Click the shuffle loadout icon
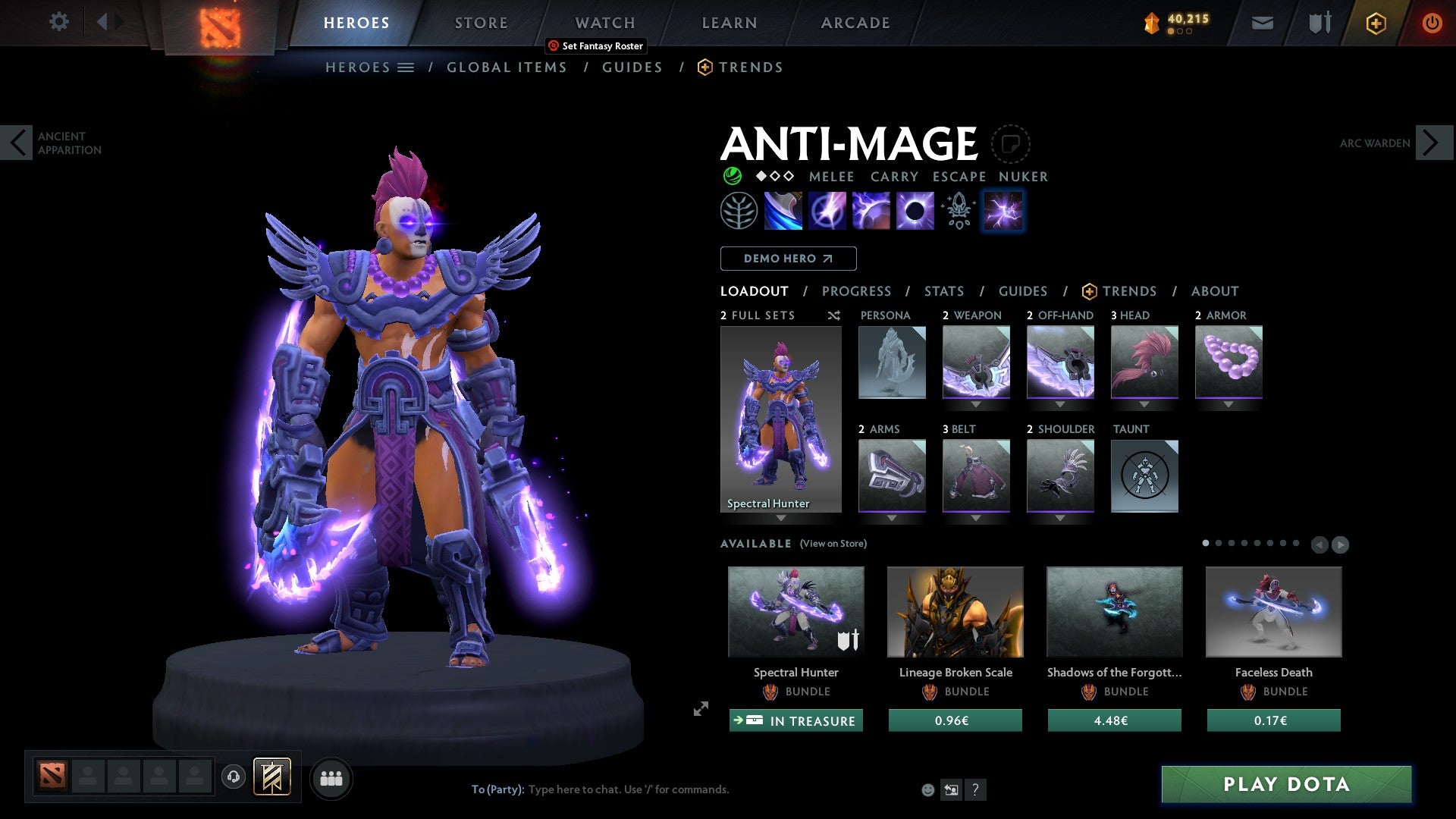 pyautogui.click(x=833, y=315)
